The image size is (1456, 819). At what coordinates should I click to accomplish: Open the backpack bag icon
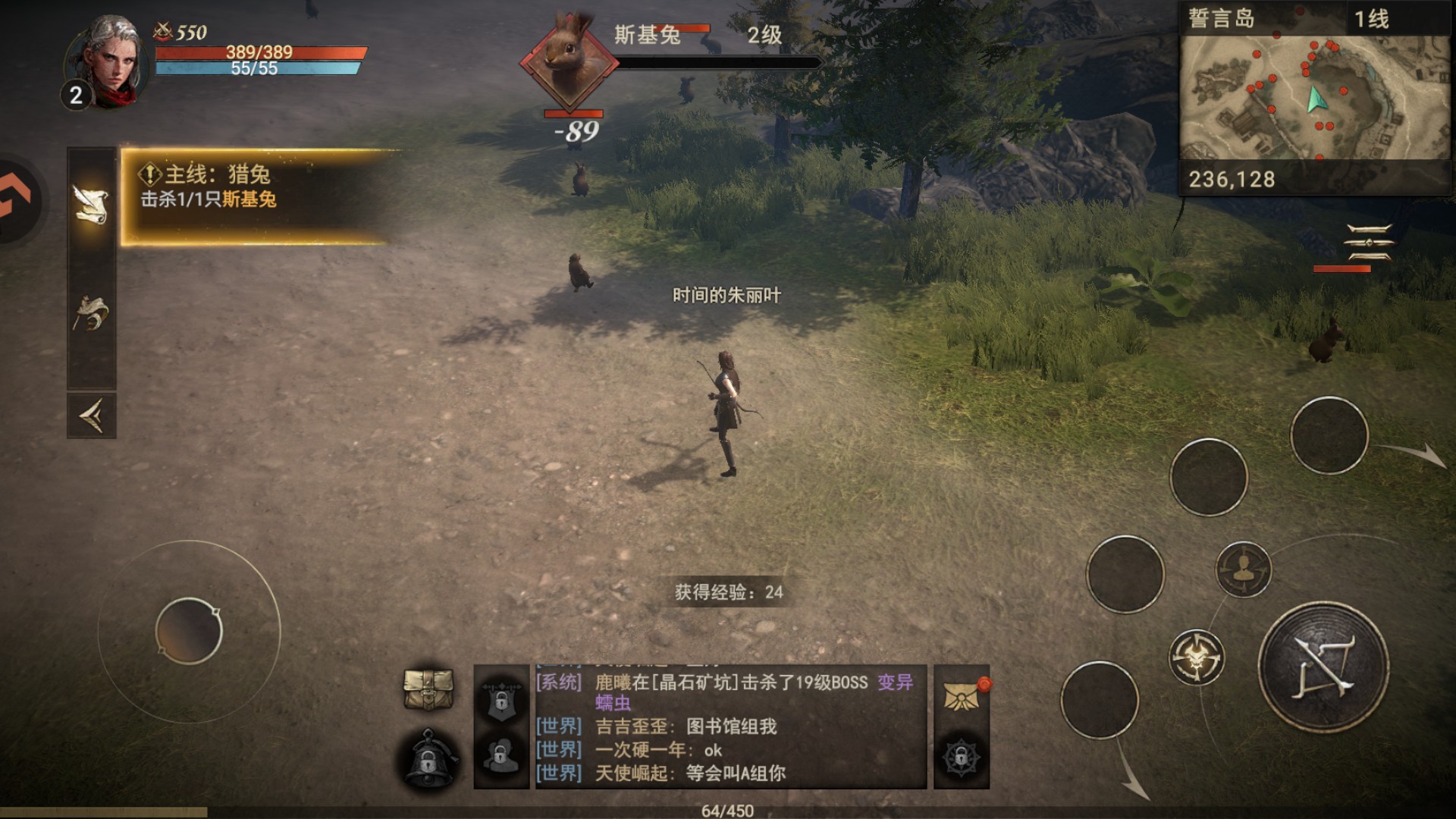click(x=428, y=689)
